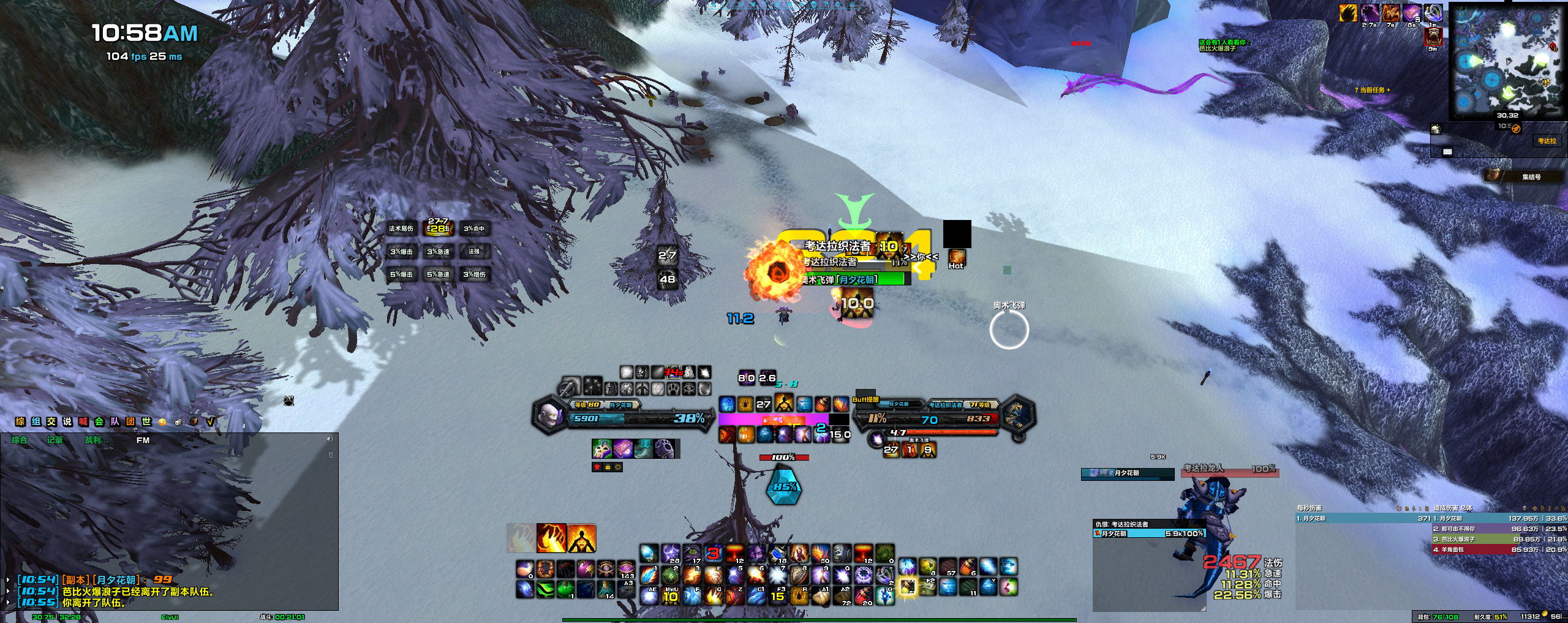Use the skull-faced ability in the top bar row
Viewport: 1568px width, 623px height.
[842, 554]
